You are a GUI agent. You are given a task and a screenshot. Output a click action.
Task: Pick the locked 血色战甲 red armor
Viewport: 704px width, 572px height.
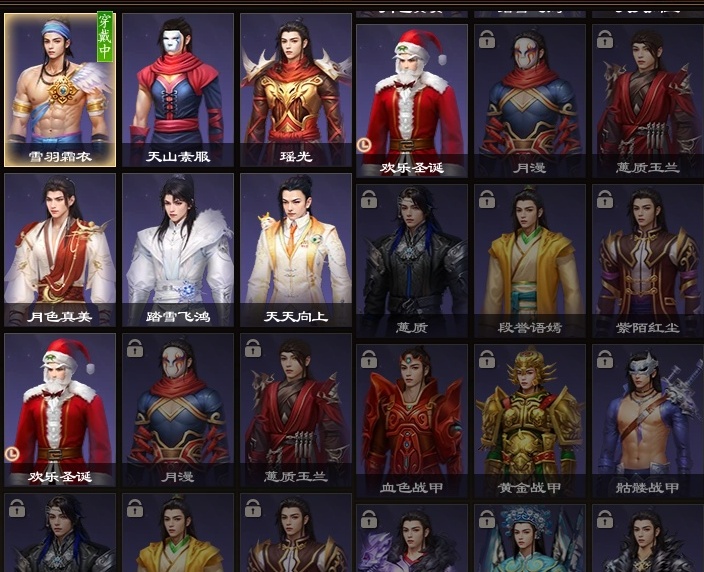(x=411, y=420)
